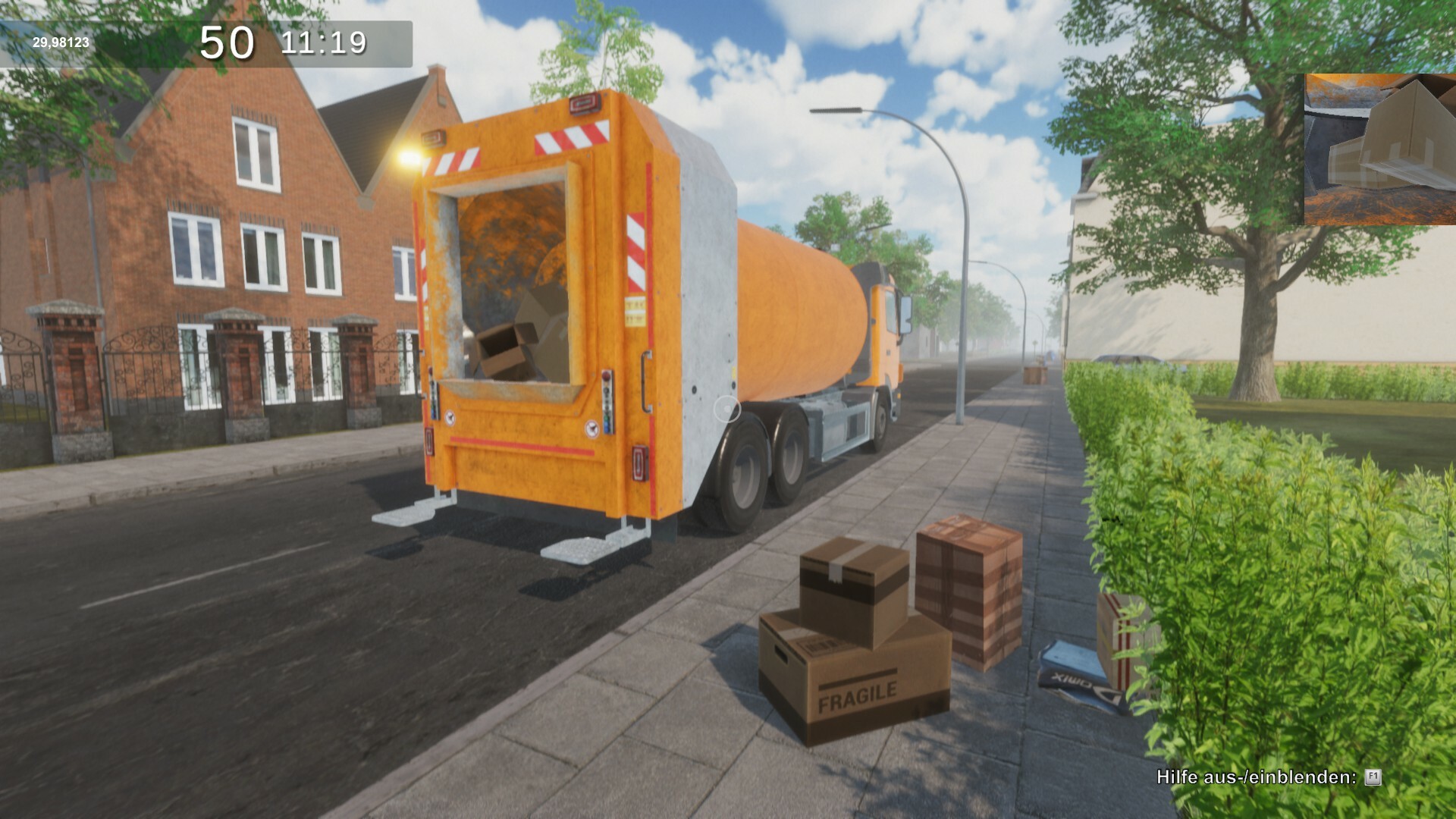
Task: Click the red reflector below control panel
Action: tap(640, 462)
